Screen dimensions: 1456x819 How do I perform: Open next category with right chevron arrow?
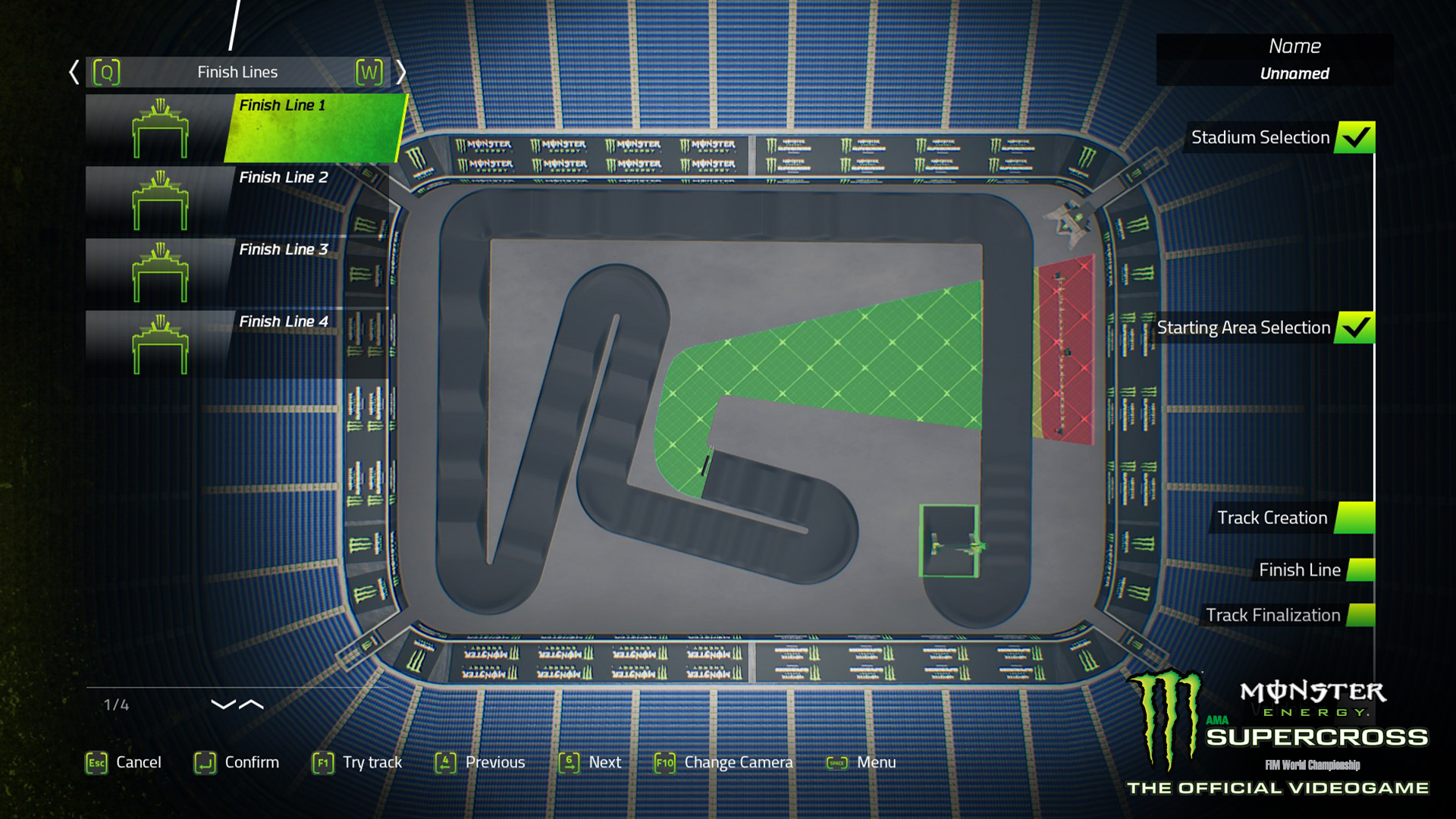[402, 71]
